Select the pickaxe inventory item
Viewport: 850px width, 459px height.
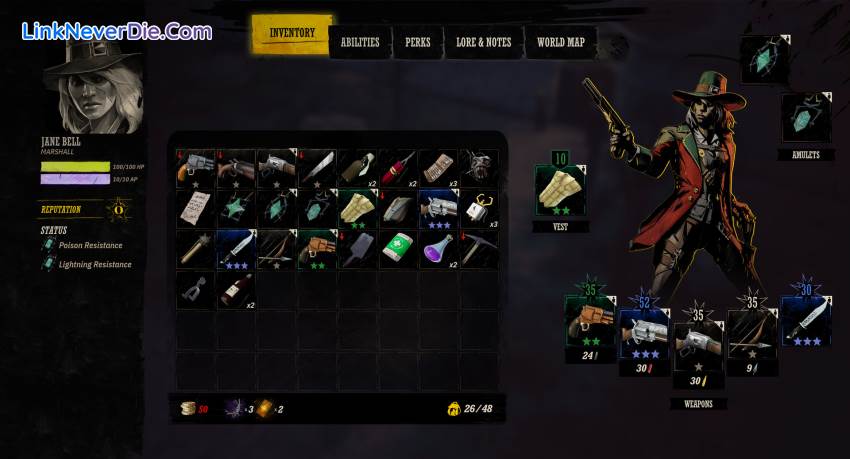point(479,249)
